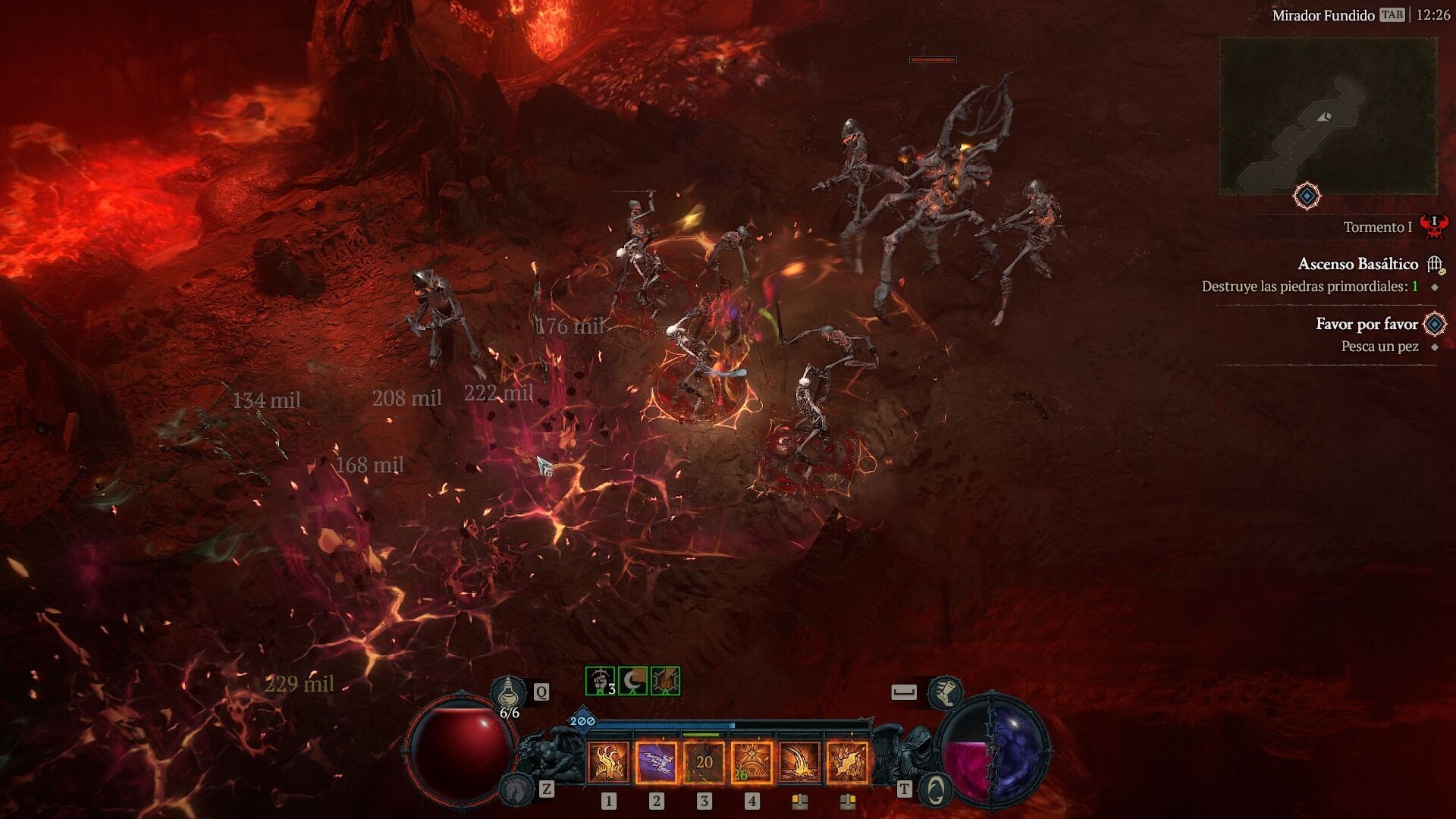Activate the sunburst dome skill in slot 4
Screen dimensions: 1456x819
(752, 762)
